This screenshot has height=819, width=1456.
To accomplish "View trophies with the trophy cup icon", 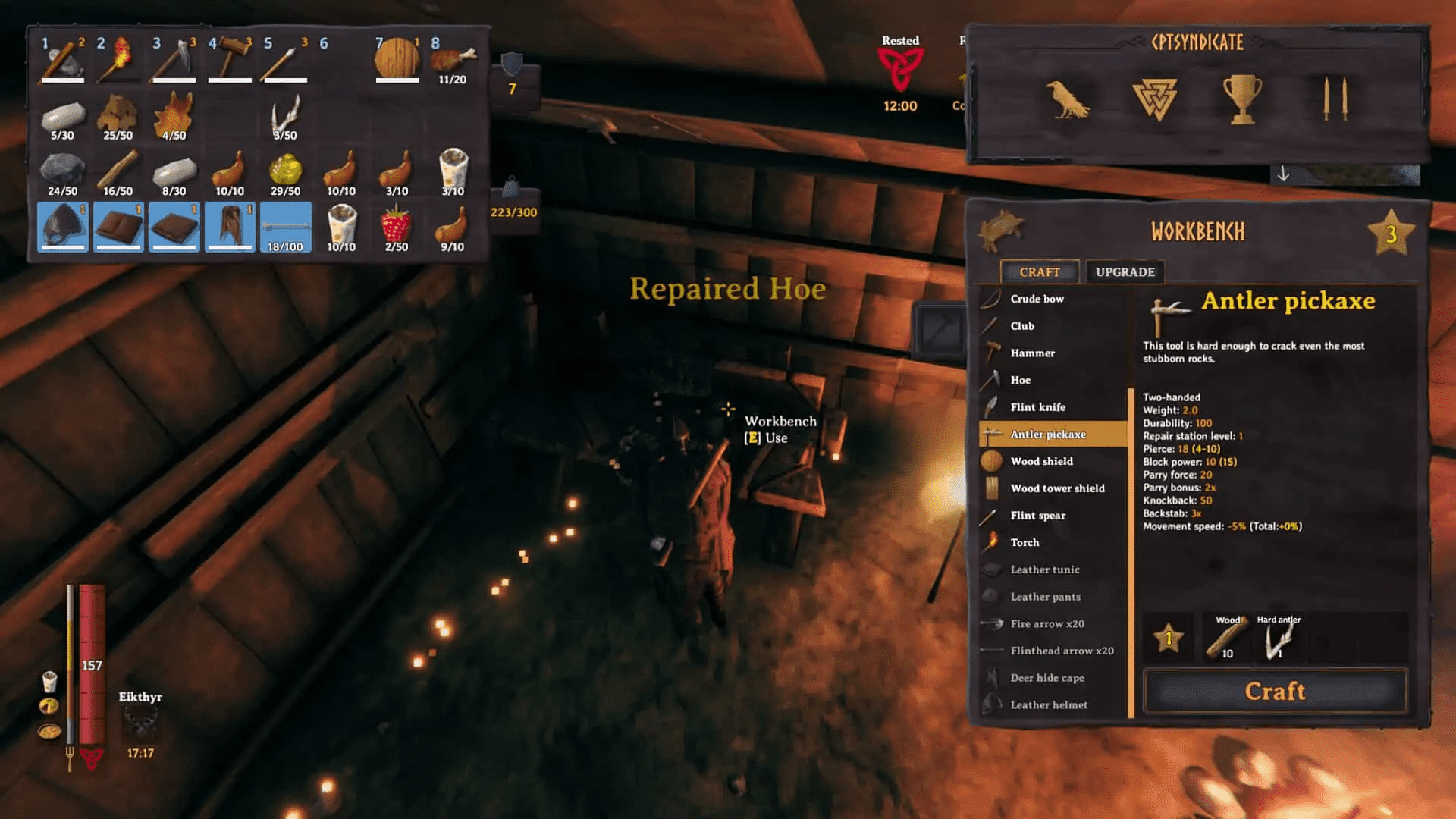I will tap(1241, 99).
